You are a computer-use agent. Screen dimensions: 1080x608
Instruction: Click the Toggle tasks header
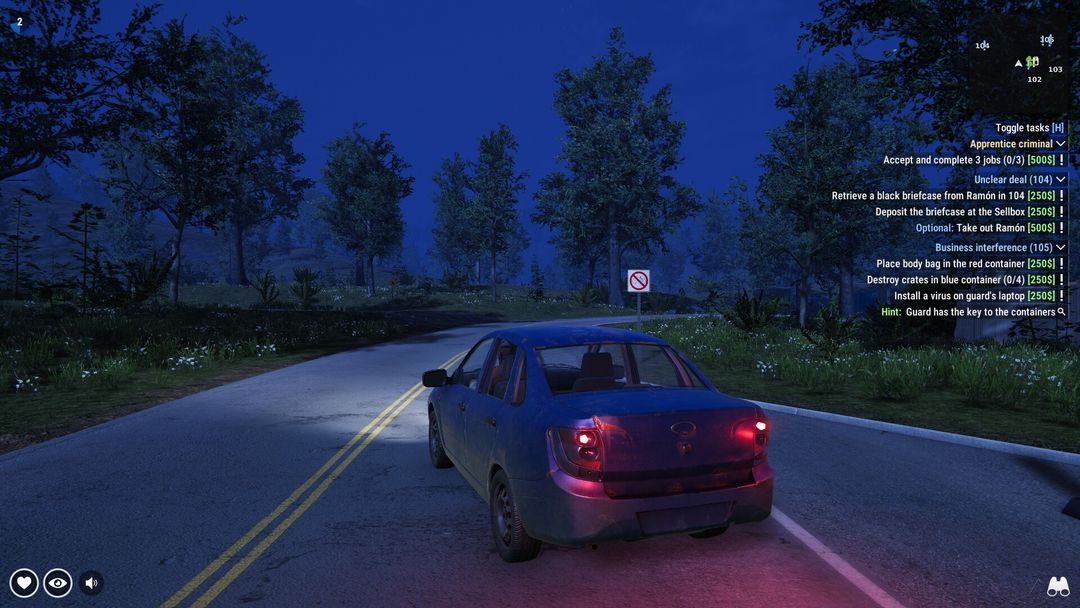(1029, 128)
